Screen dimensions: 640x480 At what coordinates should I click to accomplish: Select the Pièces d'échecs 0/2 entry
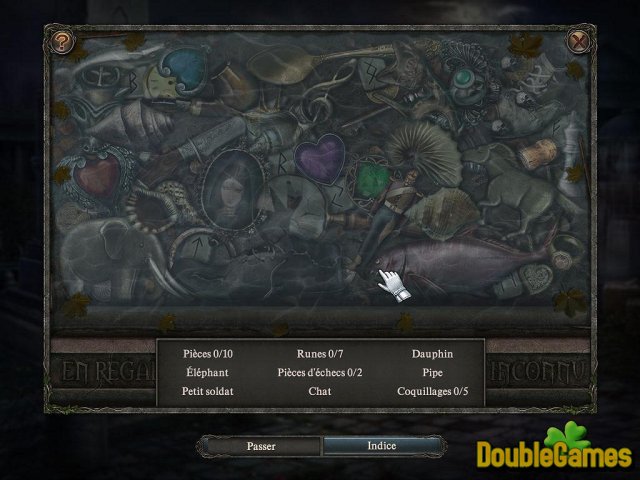click(x=320, y=372)
